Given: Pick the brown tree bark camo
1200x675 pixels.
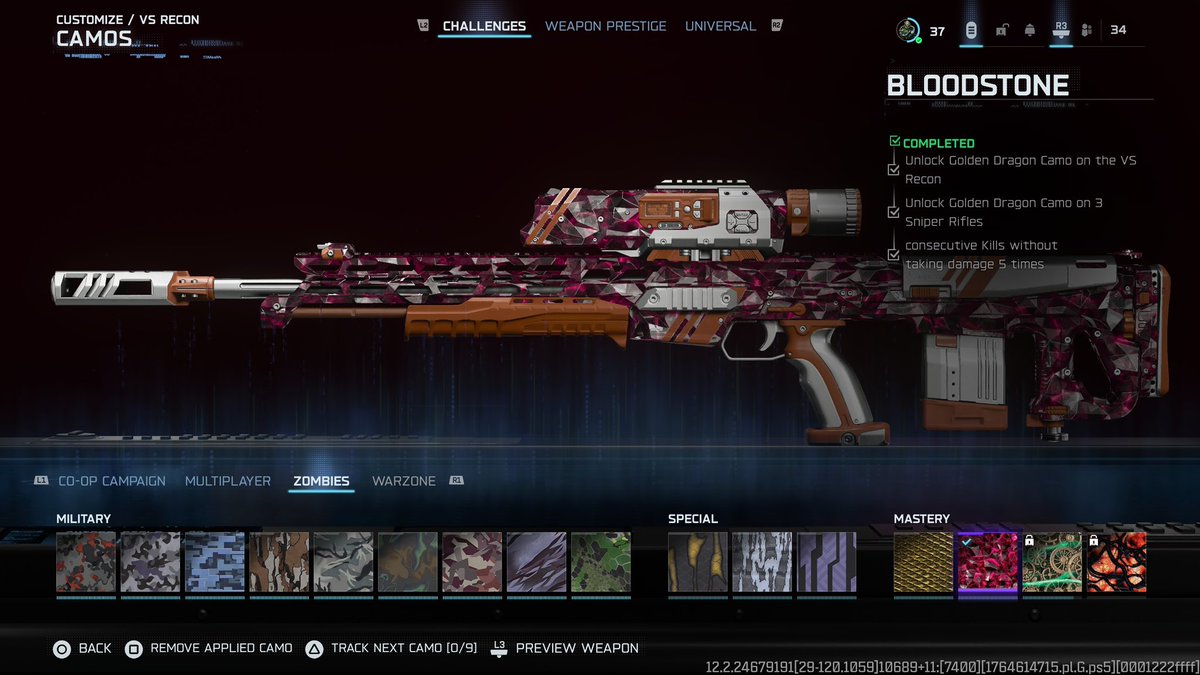Looking at the screenshot, I should 279,562.
